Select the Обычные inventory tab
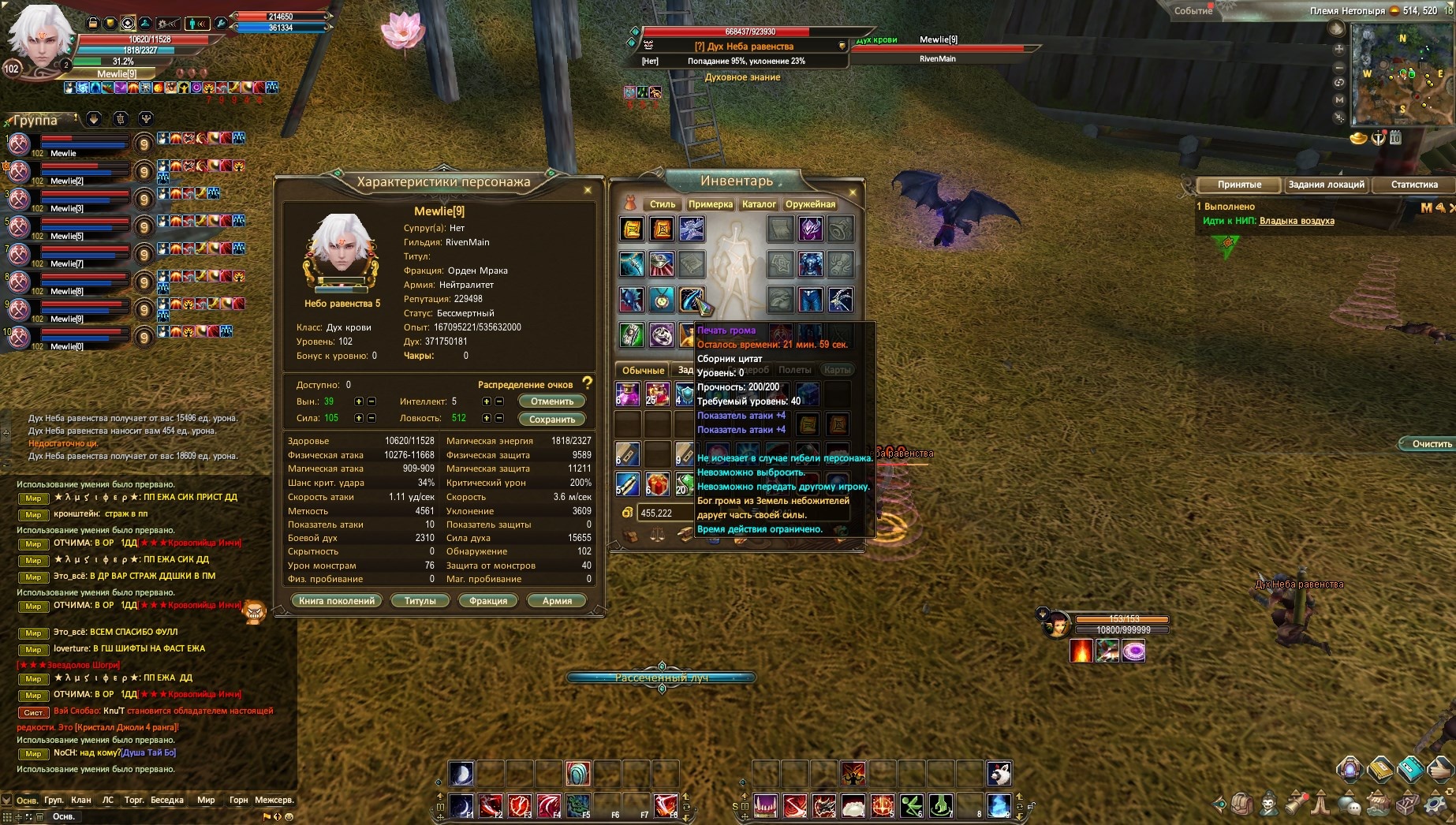 [643, 370]
